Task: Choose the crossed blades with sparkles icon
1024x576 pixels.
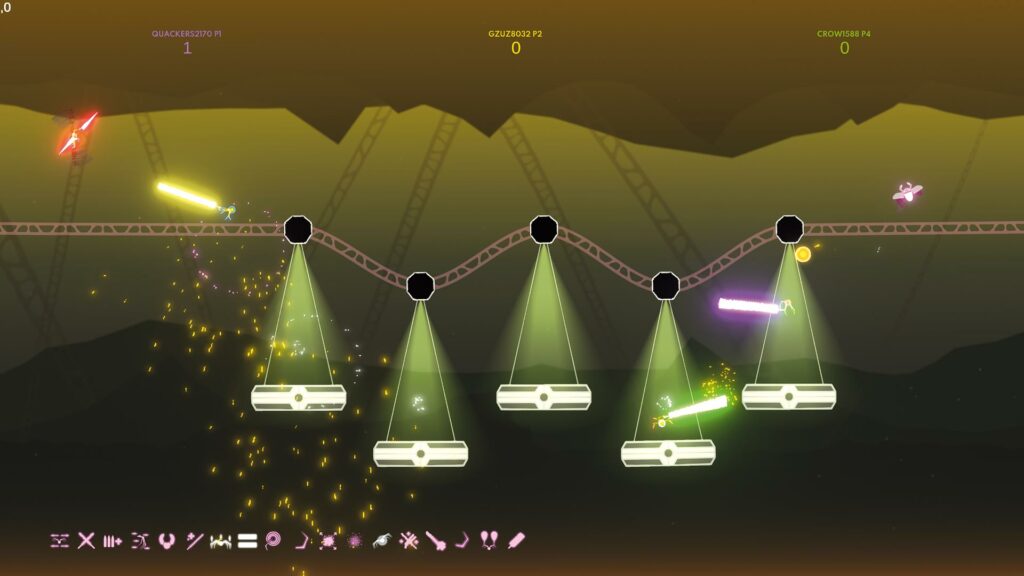Action: (x=408, y=541)
